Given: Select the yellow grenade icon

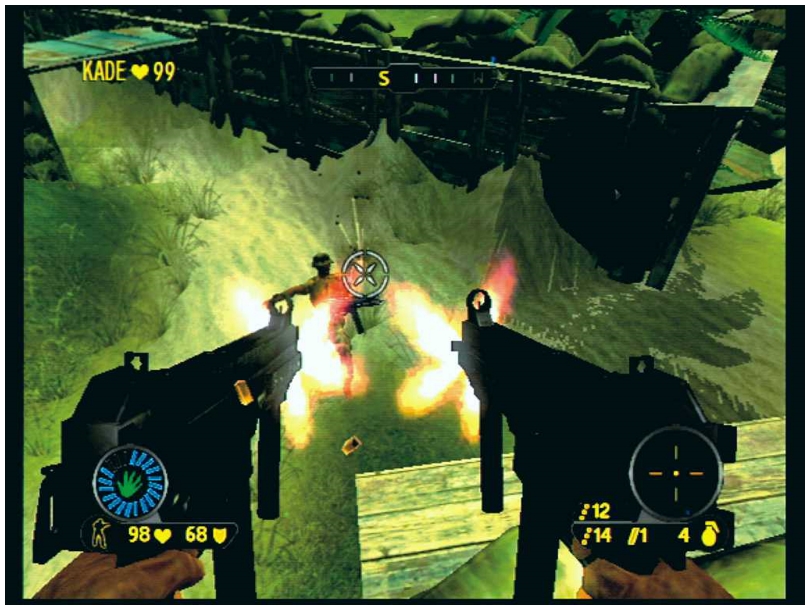Looking at the screenshot, I should point(710,537).
